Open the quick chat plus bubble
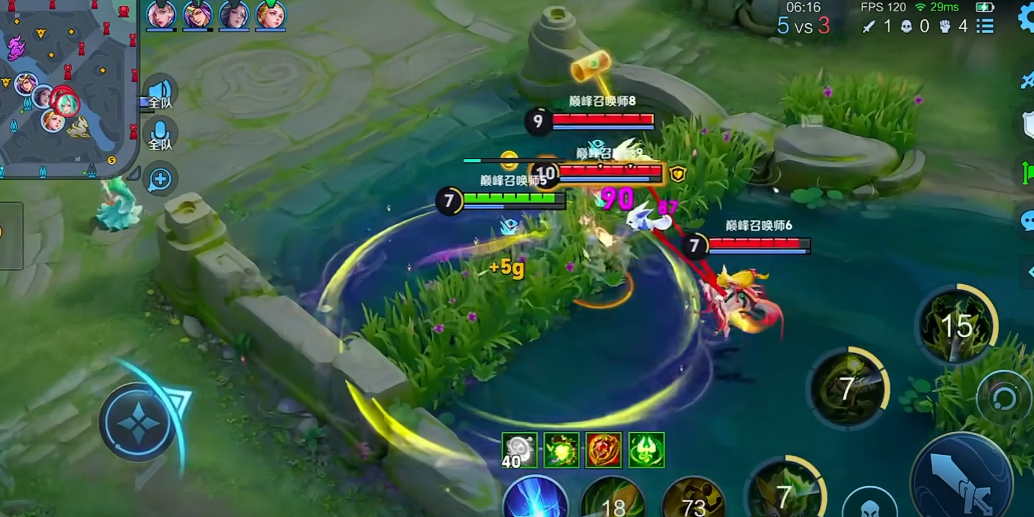Image resolution: width=1034 pixels, height=517 pixels. [160, 179]
